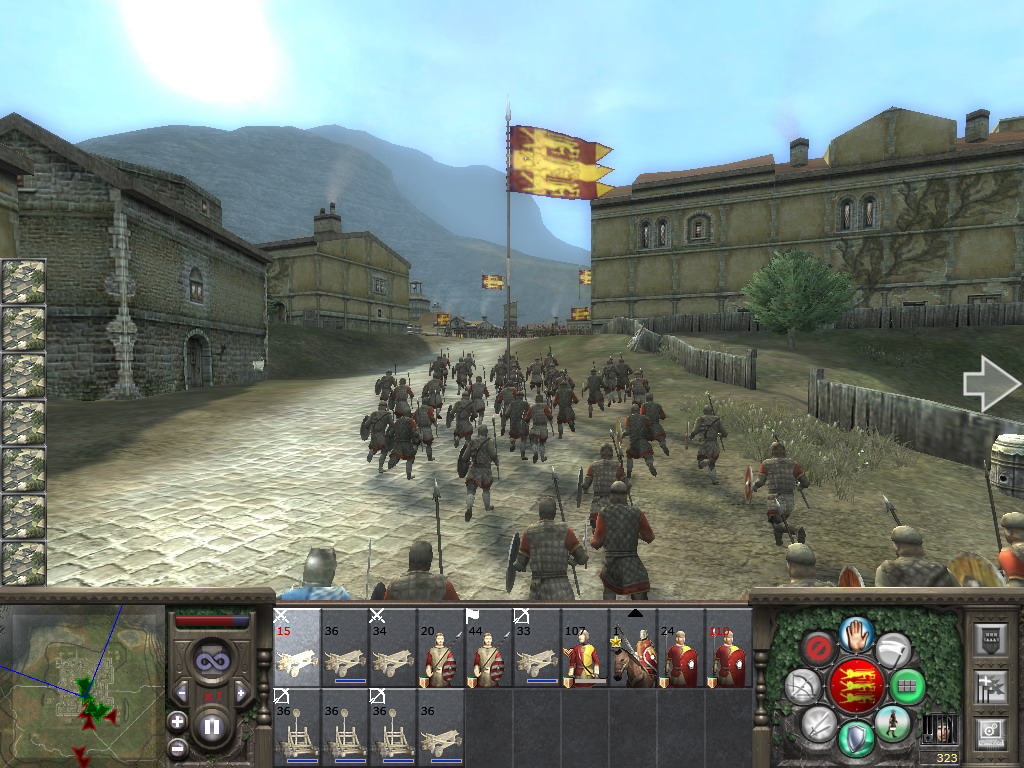This screenshot has width=1024, height=768.
Task: Click the crossed swords melee button
Action: point(818,722)
